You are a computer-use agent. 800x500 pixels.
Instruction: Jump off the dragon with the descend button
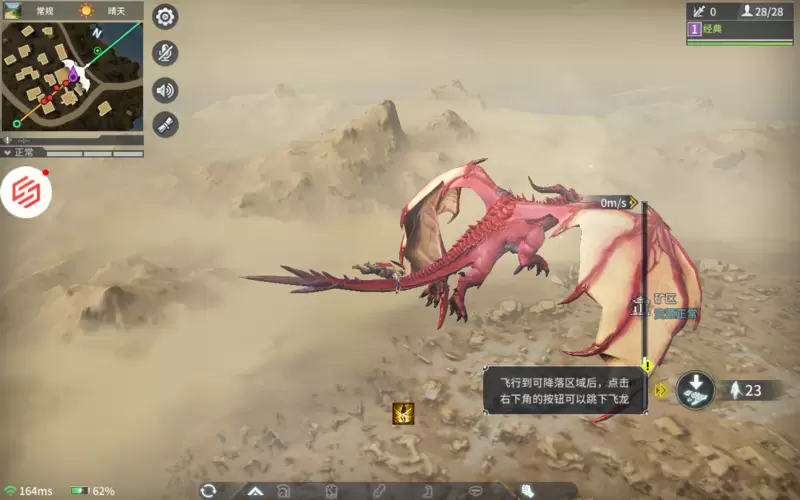tap(694, 390)
